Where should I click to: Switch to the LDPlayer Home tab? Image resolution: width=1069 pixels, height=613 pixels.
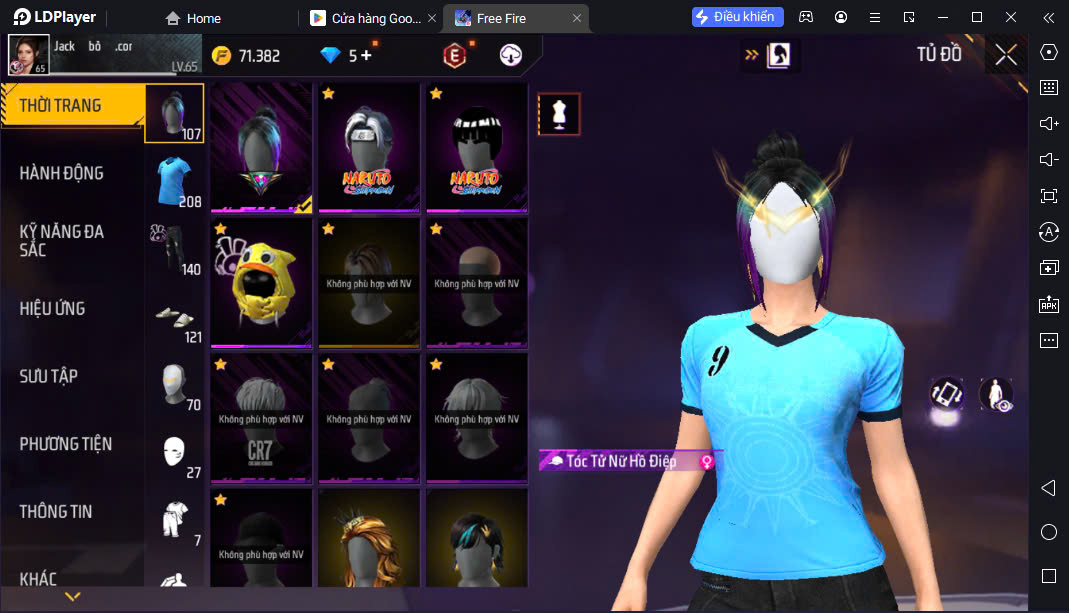click(x=193, y=18)
